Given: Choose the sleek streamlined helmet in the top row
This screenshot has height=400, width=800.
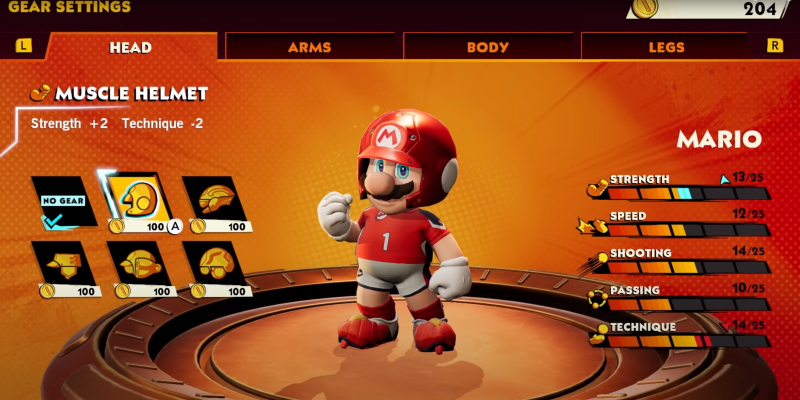Looking at the screenshot, I should click(x=214, y=201).
